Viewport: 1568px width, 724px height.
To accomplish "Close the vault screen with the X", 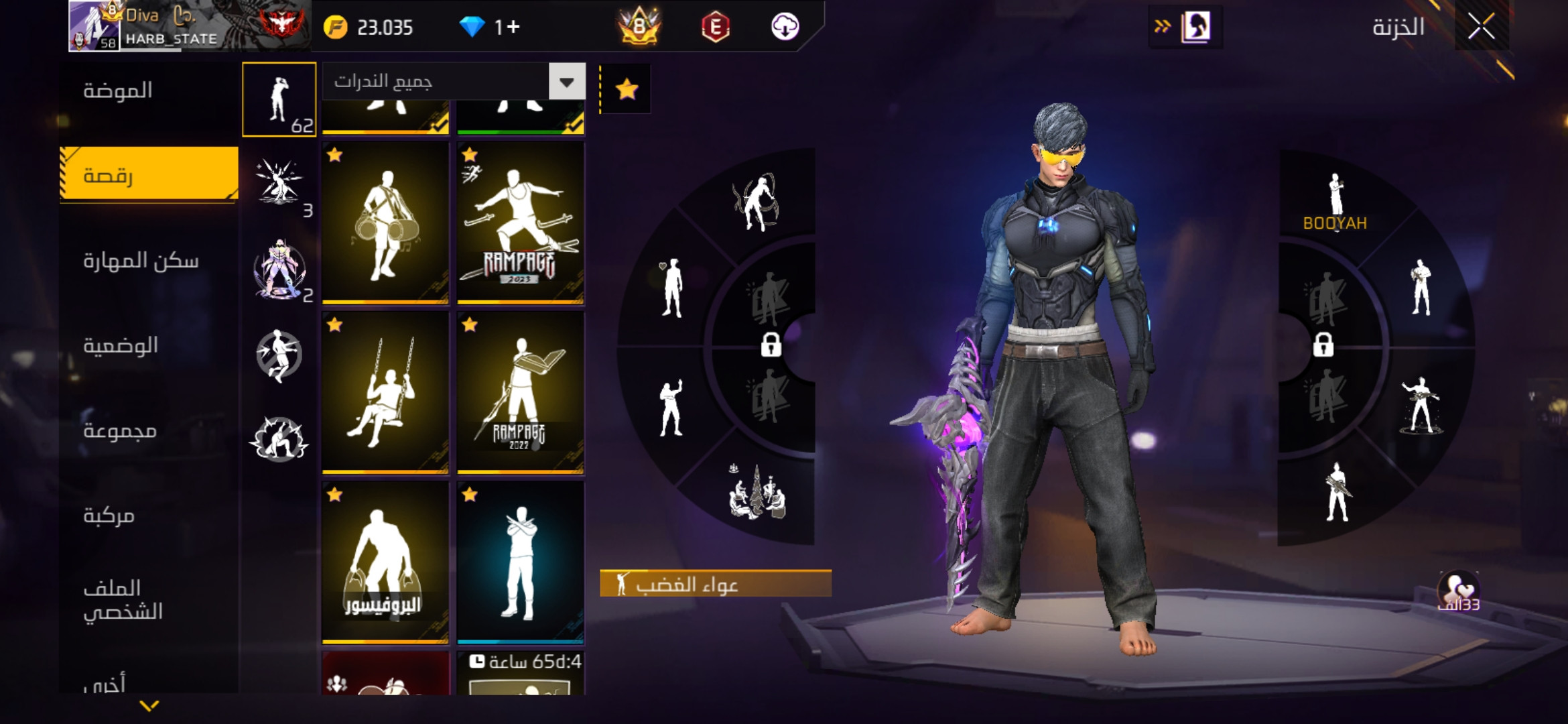I will pos(1481,27).
